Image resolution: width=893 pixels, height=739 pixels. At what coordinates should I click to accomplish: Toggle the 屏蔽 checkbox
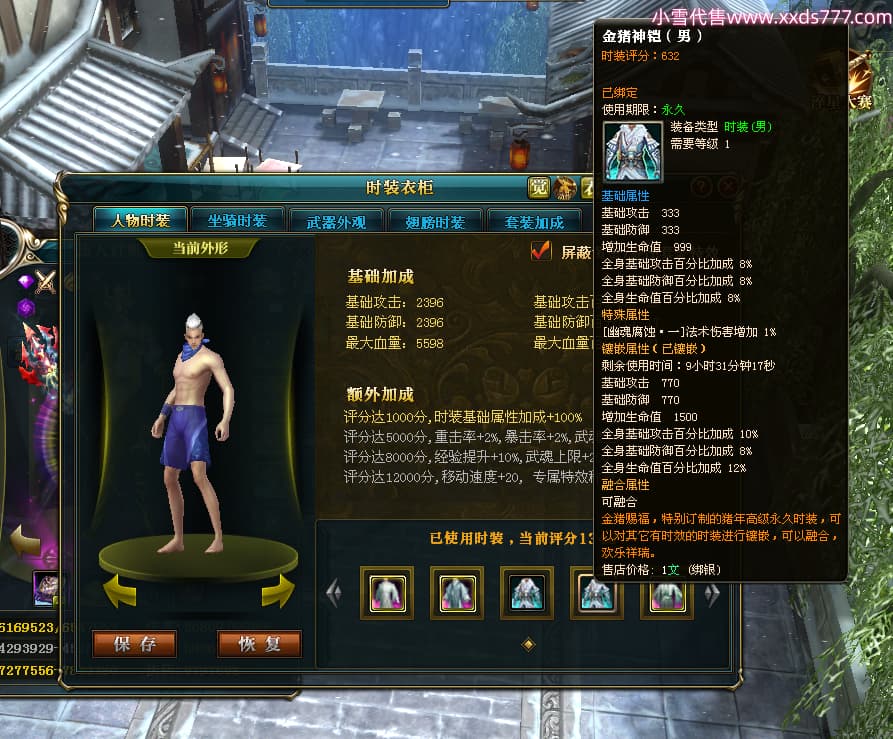click(x=541, y=251)
